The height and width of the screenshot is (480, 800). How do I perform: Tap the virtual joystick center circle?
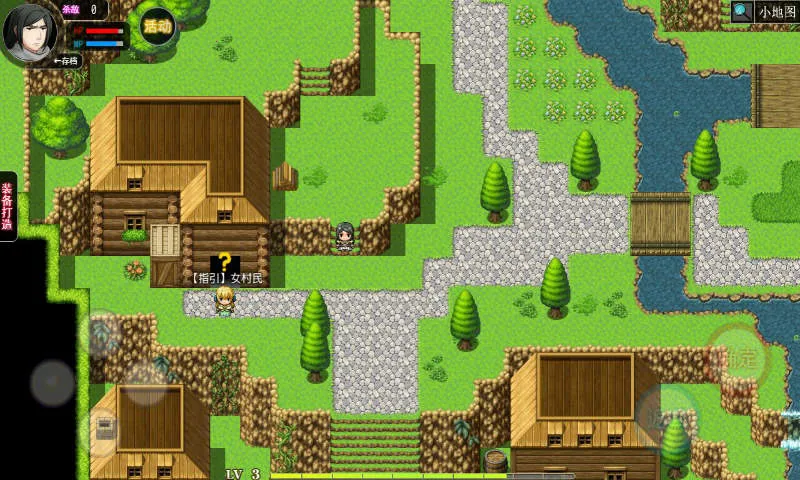pos(52,382)
